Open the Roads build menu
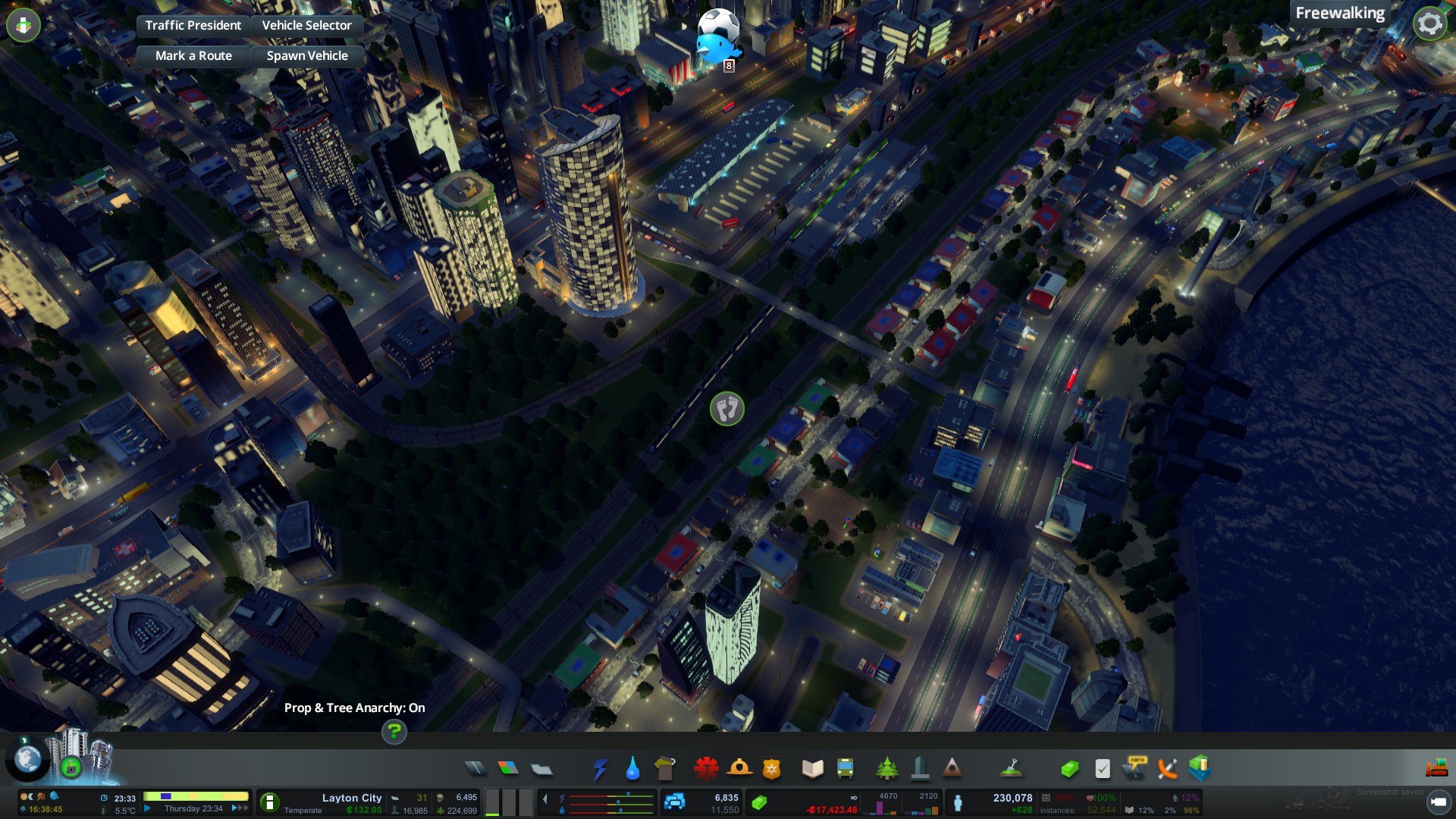Image resolution: width=1456 pixels, height=819 pixels. [475, 769]
